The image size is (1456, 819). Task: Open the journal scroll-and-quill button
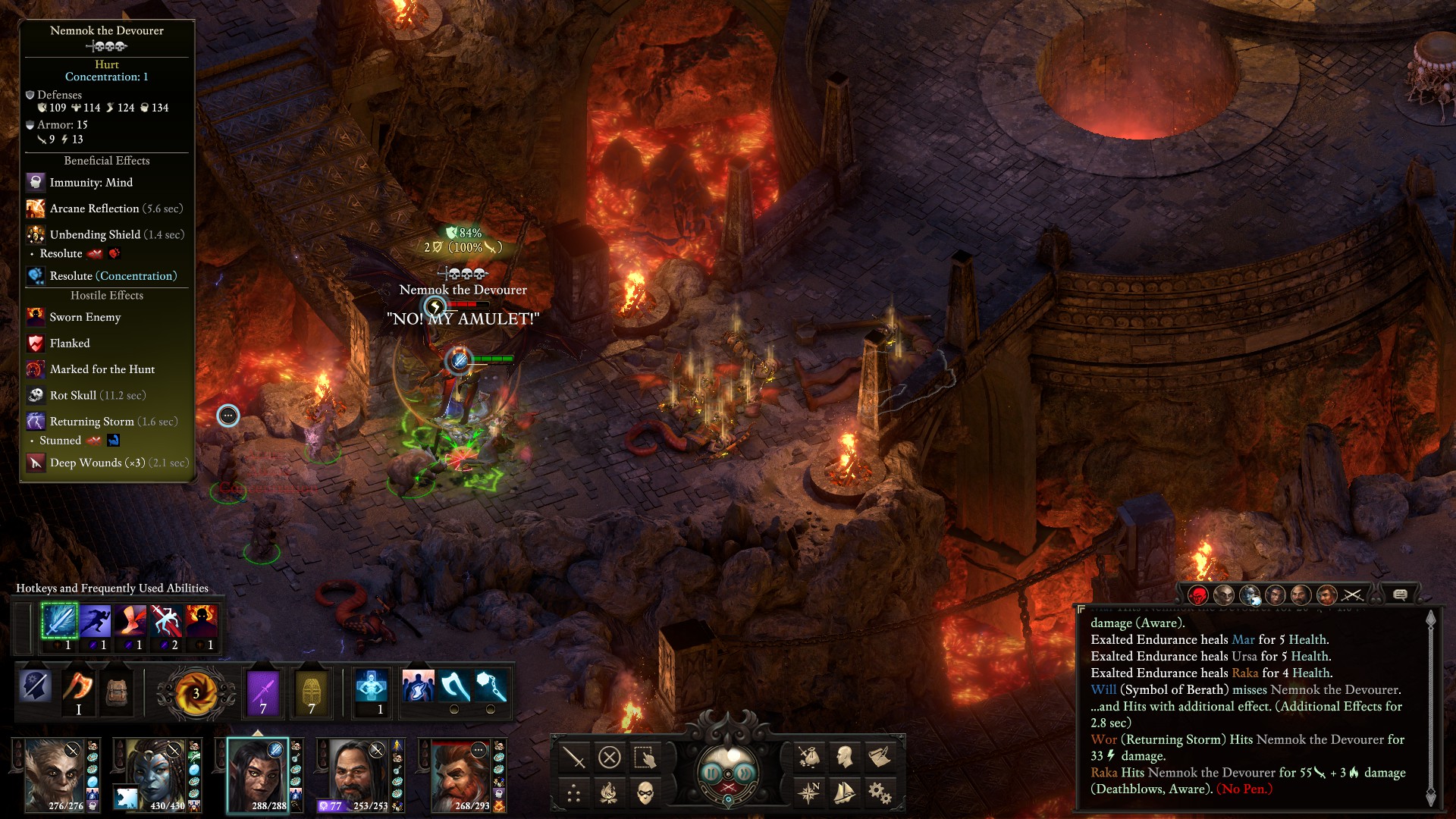click(x=880, y=756)
